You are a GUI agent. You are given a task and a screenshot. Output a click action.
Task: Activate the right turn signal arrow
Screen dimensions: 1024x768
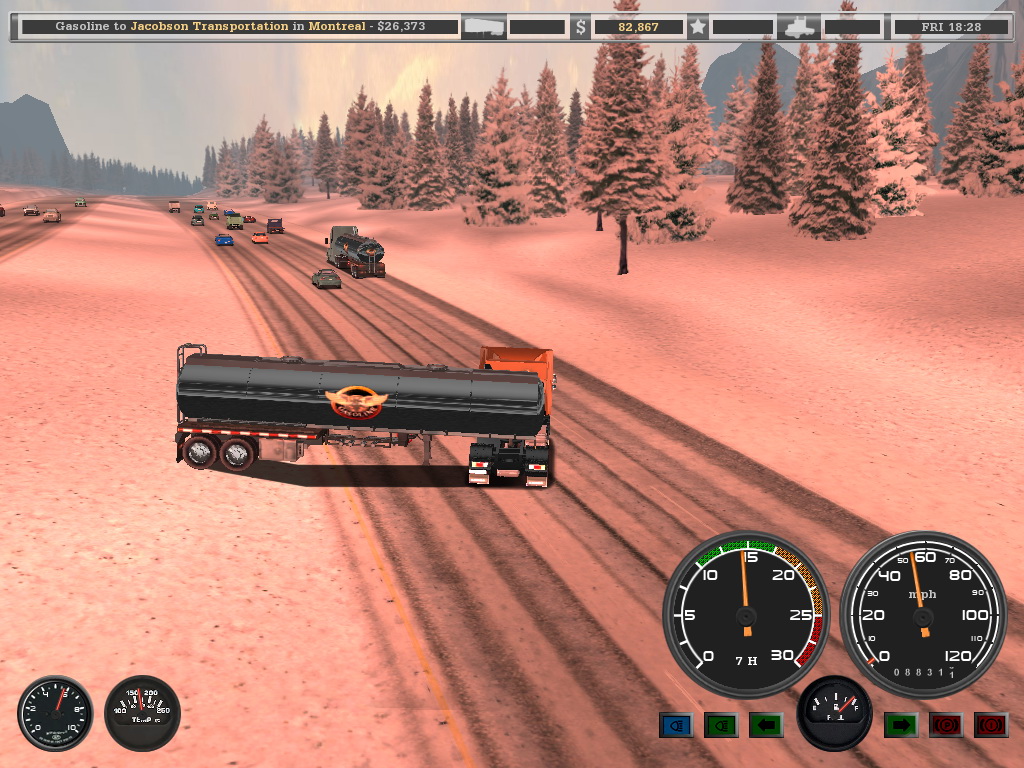(x=900, y=725)
